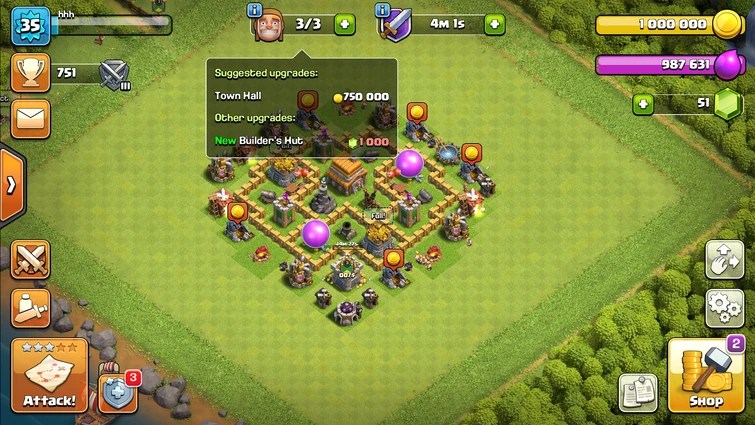Viewport: 755px width, 425px height.
Task: Show shield info via the blue i icon
Action: [x=382, y=10]
